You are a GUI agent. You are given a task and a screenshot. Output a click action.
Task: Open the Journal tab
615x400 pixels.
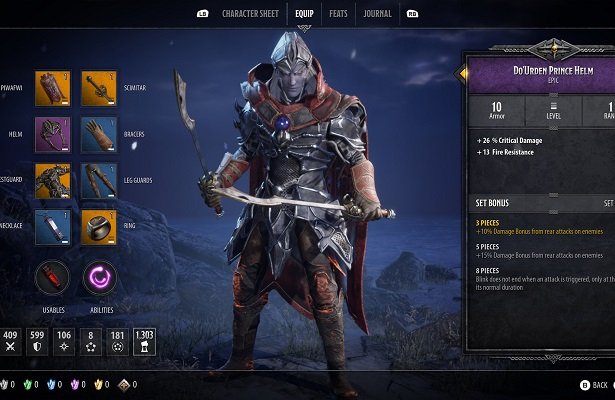[x=377, y=13]
